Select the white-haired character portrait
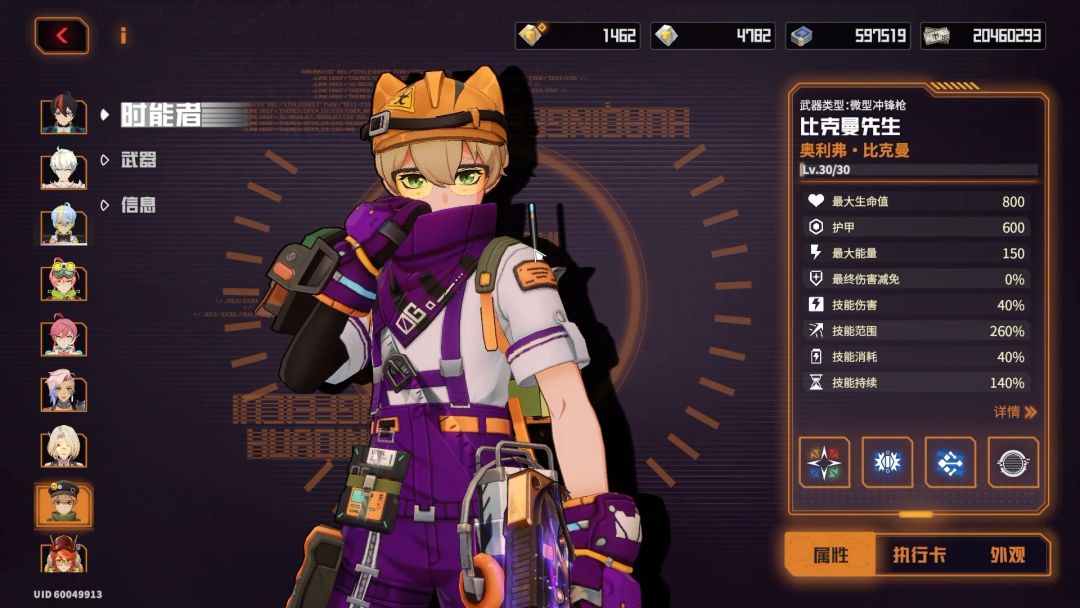This screenshot has width=1080, height=608. (64, 169)
